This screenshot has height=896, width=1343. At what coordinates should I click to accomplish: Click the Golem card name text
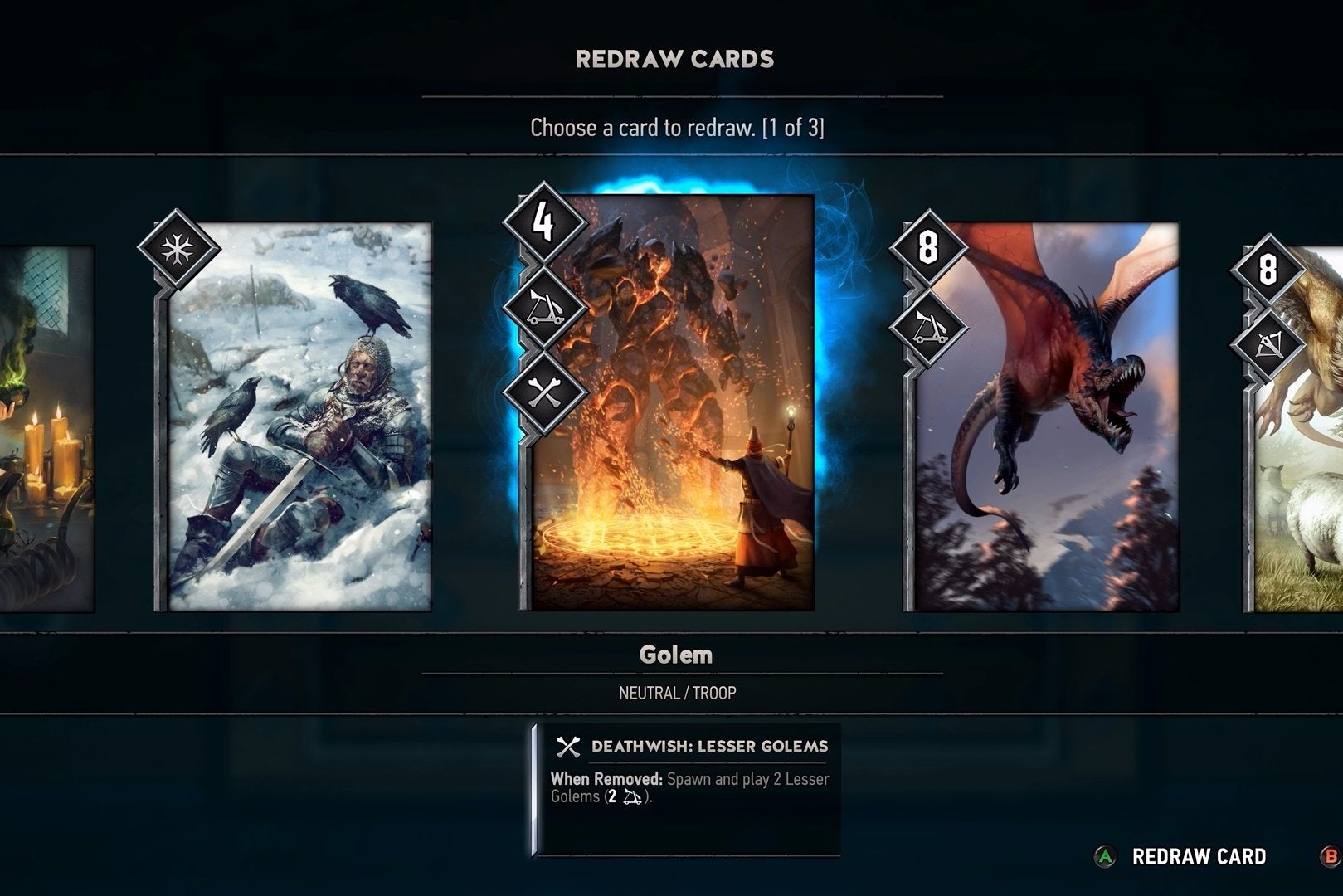pyautogui.click(x=678, y=655)
